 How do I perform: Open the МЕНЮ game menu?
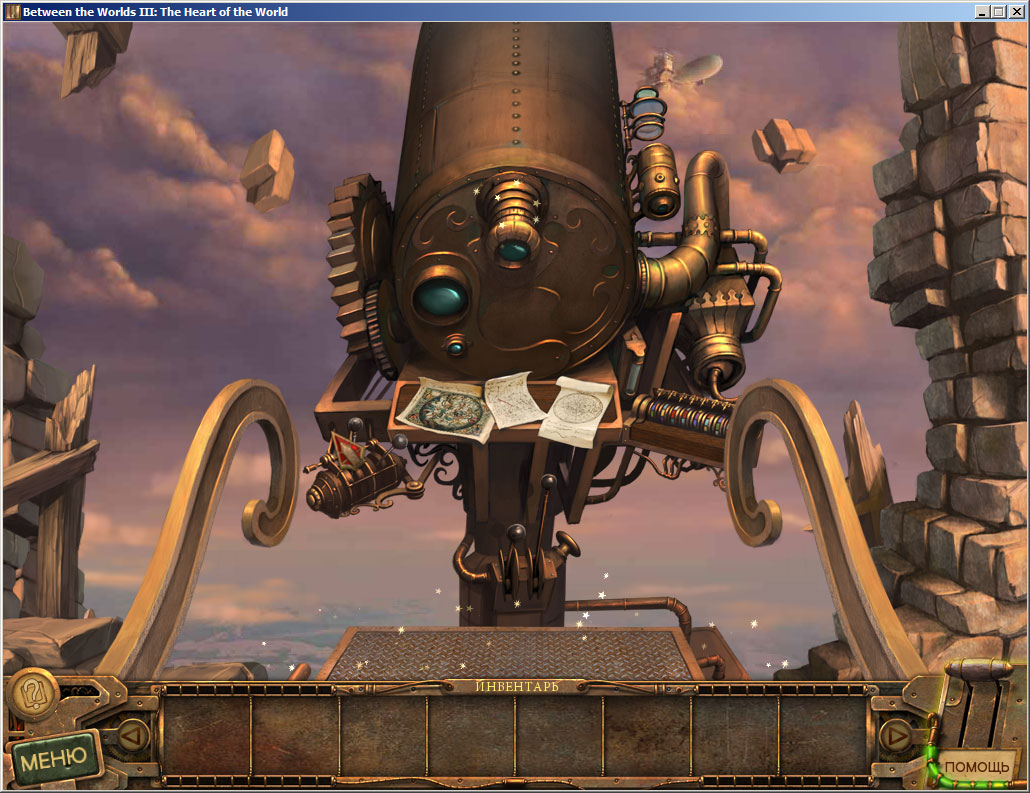55,759
